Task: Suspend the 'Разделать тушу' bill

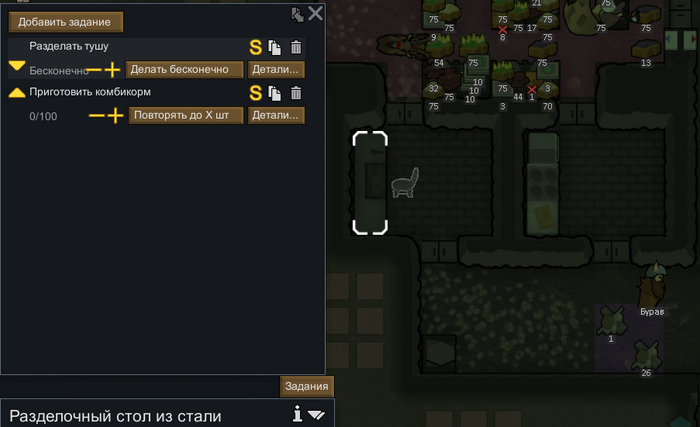Action: 256,47
